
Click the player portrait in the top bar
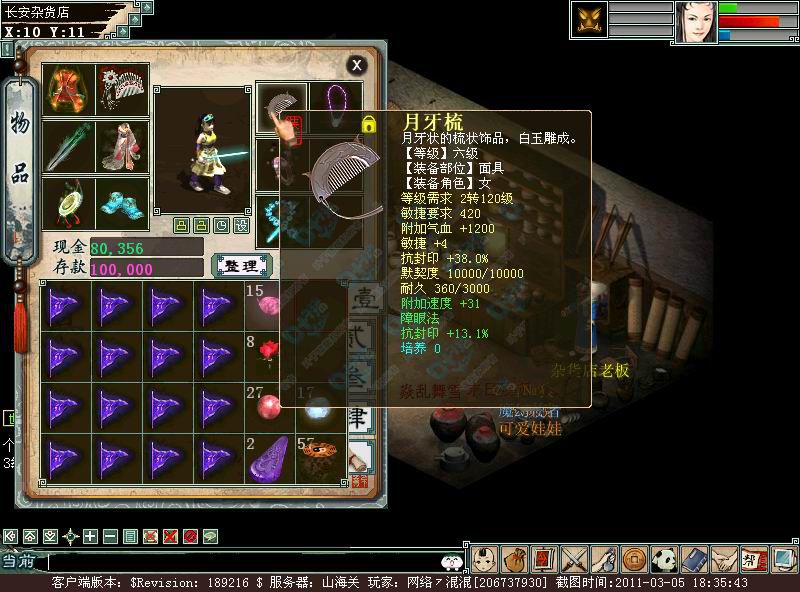point(695,22)
